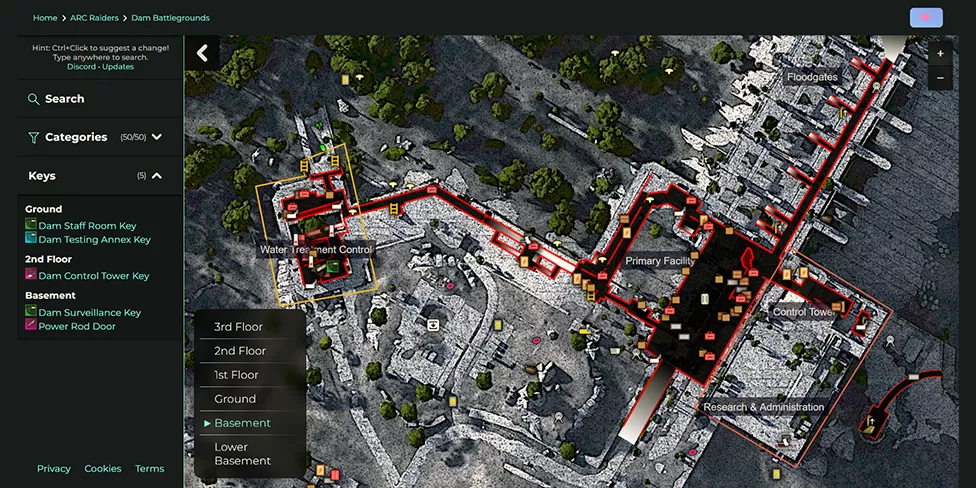Image resolution: width=976 pixels, height=488 pixels.
Task: Click the Search field in the sidebar
Action: tap(64, 99)
